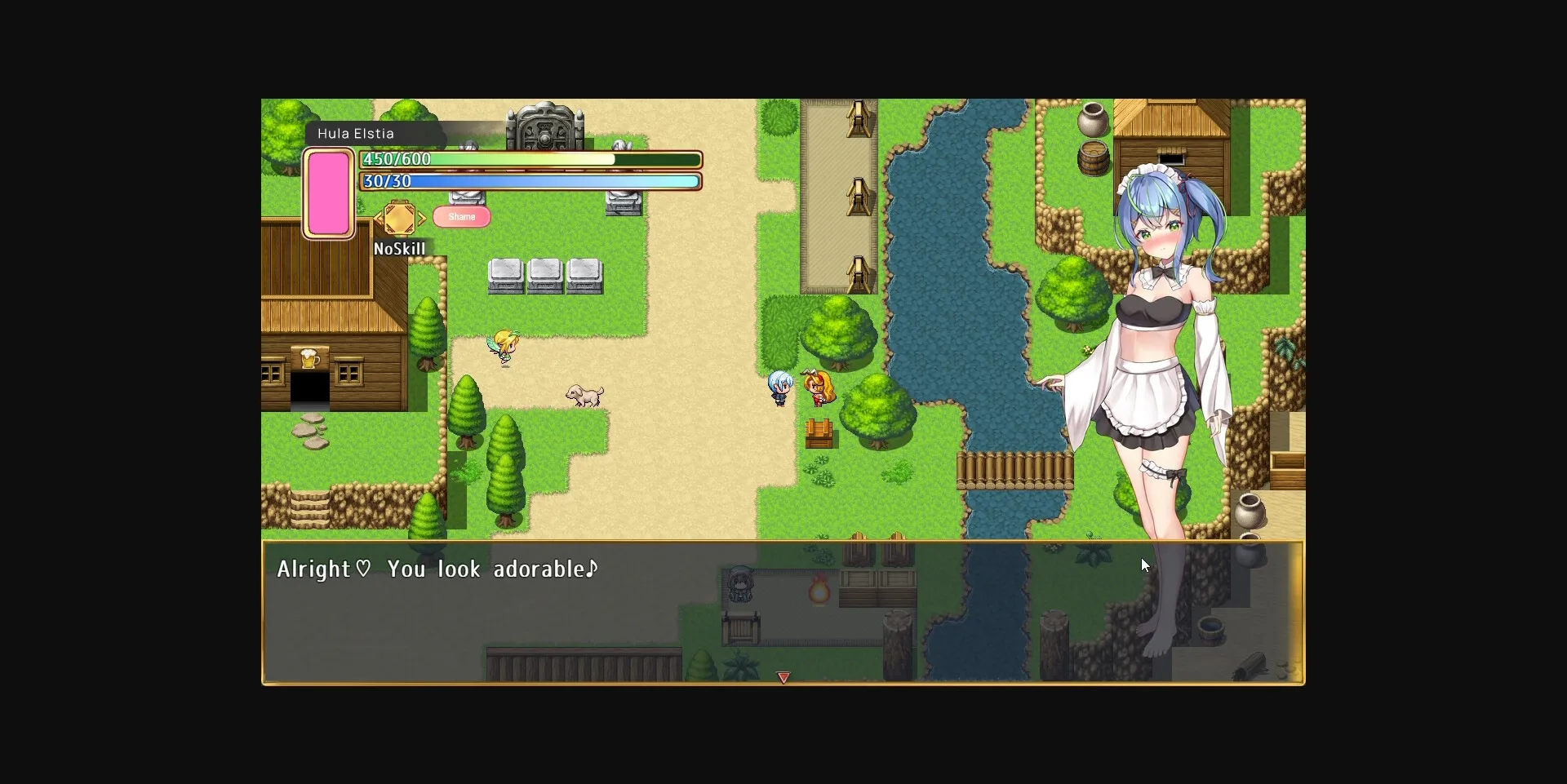
Task: Click the 'Alright You look adorable' dialogue text
Action: [x=437, y=569]
